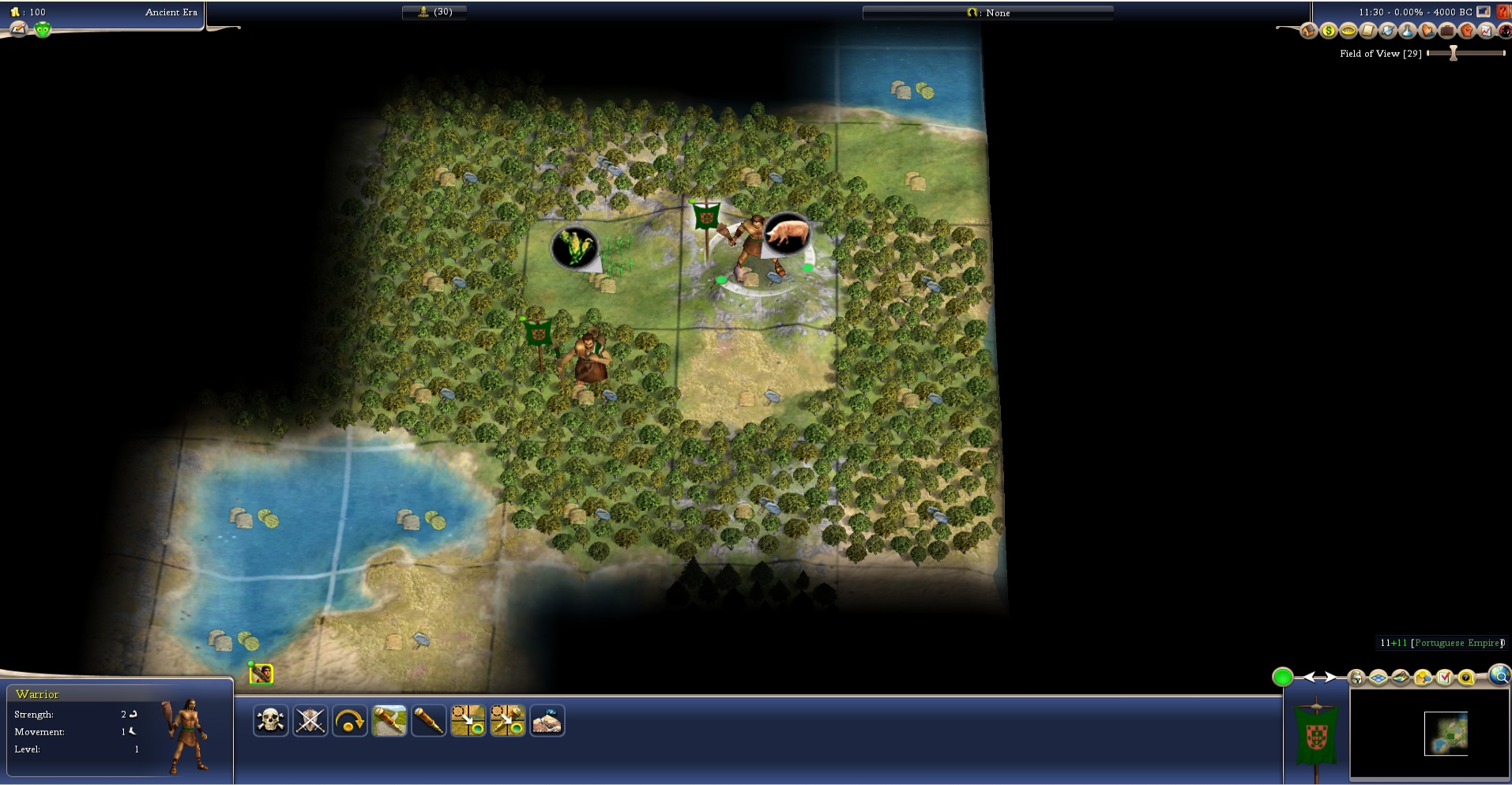
Task: Open the domestic advisor house icon
Action: 1308,31
